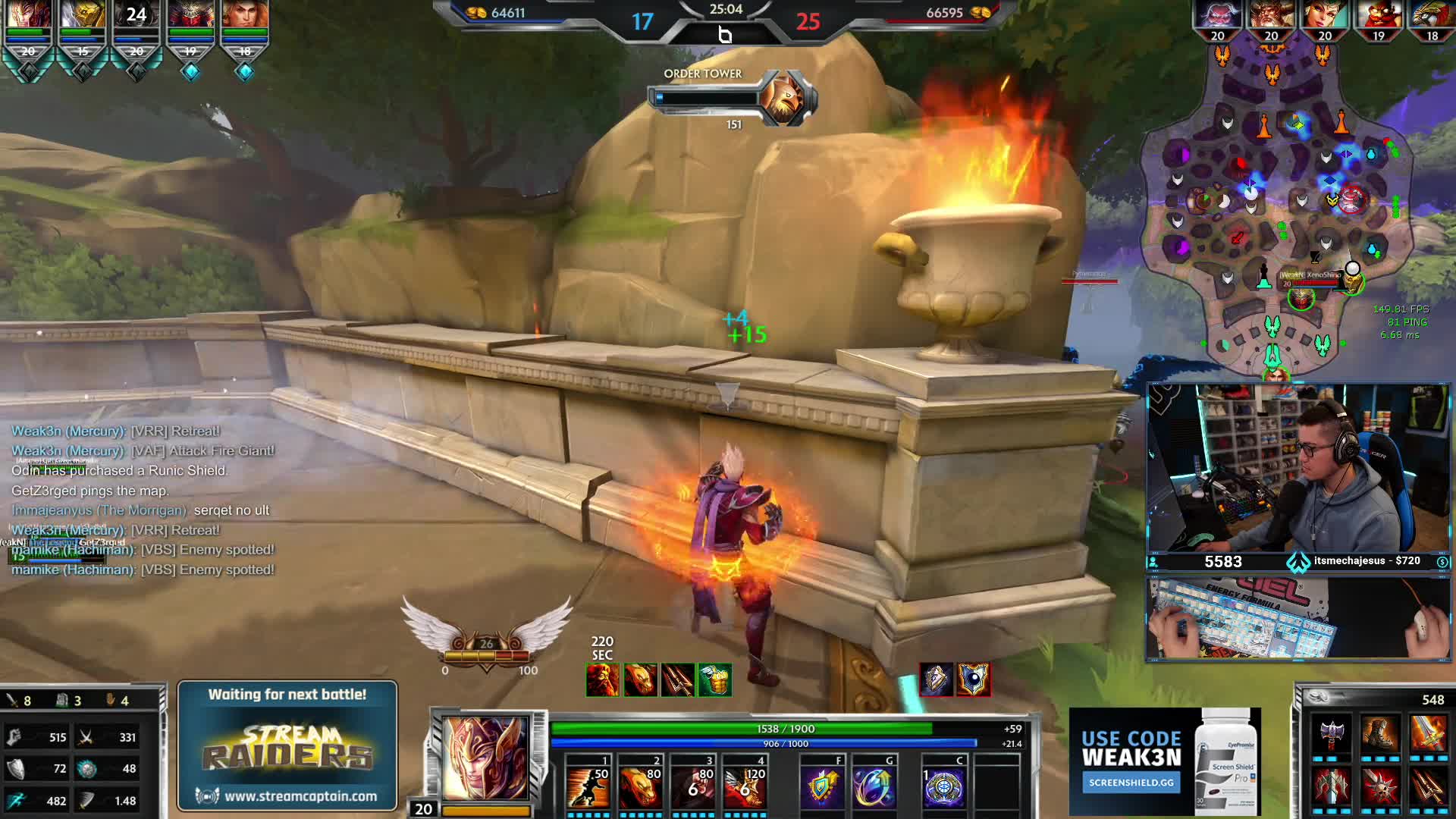Screen dimensions: 1456x819
Task: Place the ward consumable from slot C
Action: pos(943,786)
